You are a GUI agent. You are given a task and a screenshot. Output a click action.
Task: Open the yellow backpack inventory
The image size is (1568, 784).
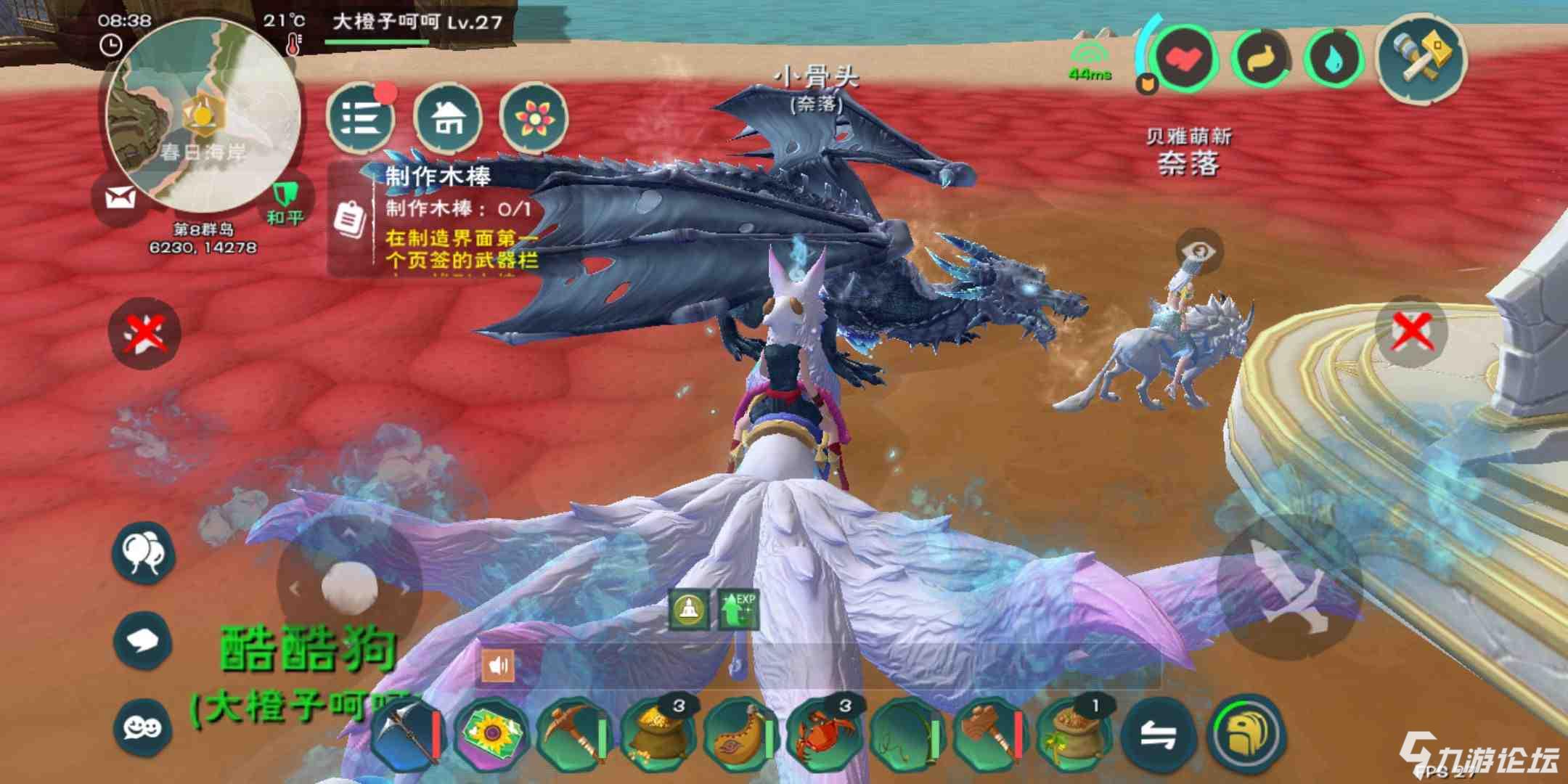click(1244, 733)
